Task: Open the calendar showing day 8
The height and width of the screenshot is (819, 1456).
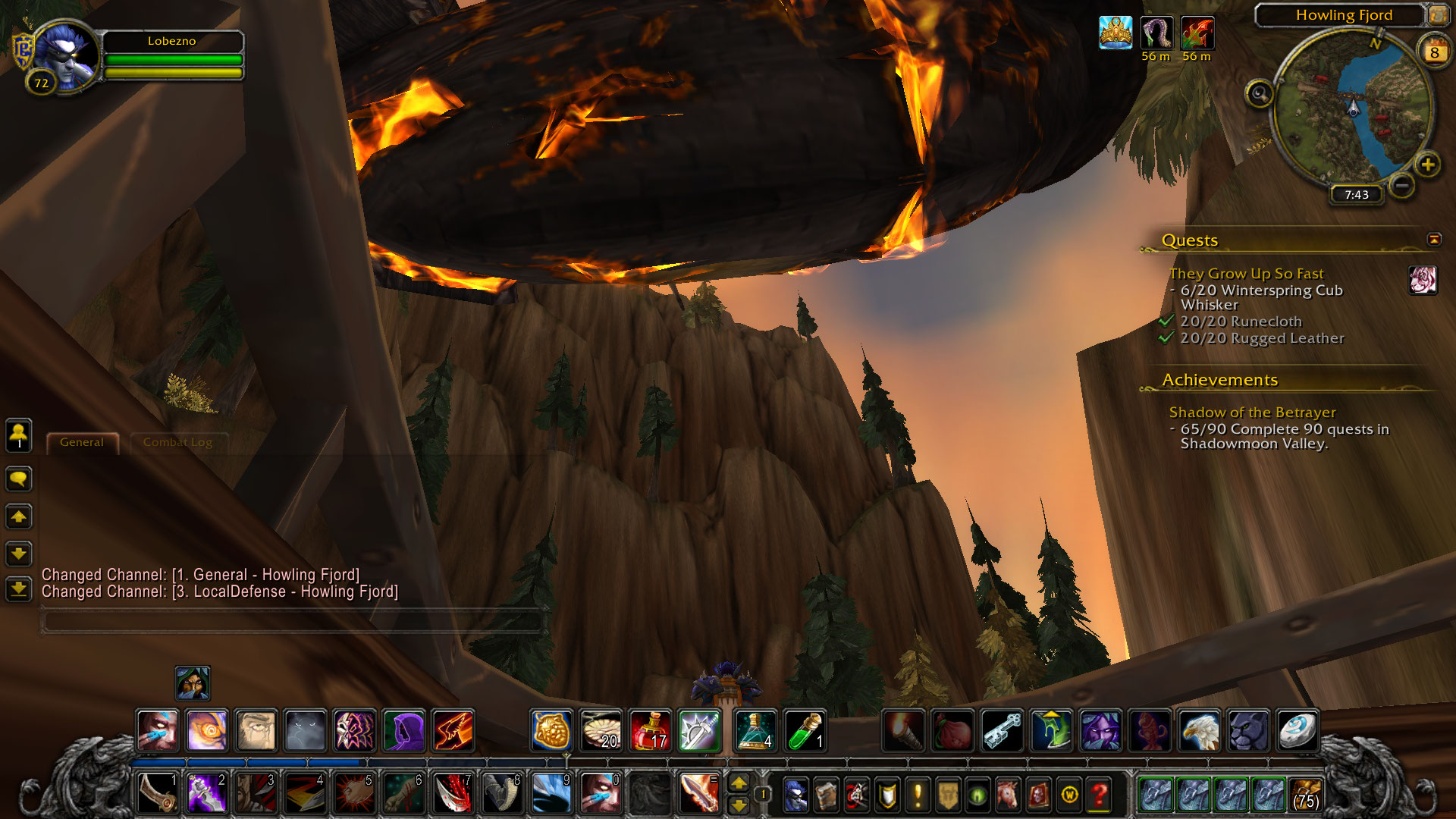Action: [1433, 52]
